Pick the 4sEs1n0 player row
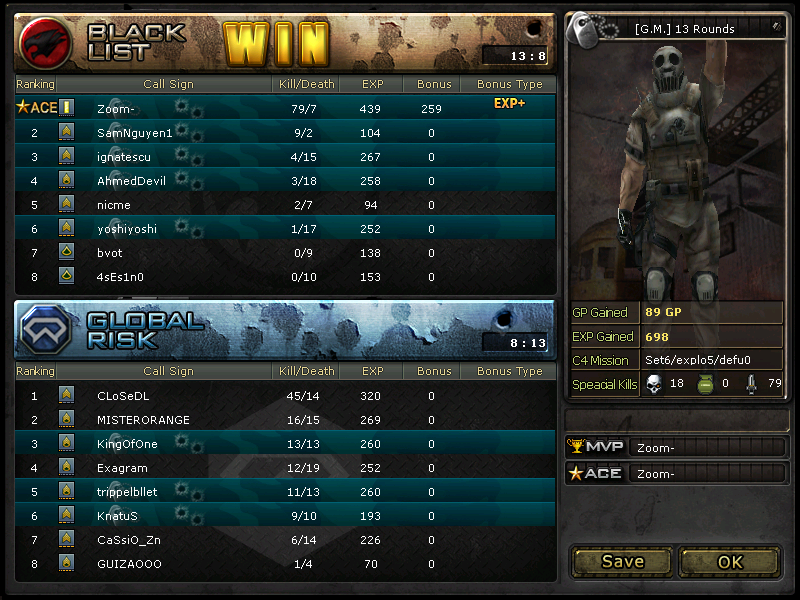The height and width of the screenshot is (600, 800). click(x=120, y=276)
